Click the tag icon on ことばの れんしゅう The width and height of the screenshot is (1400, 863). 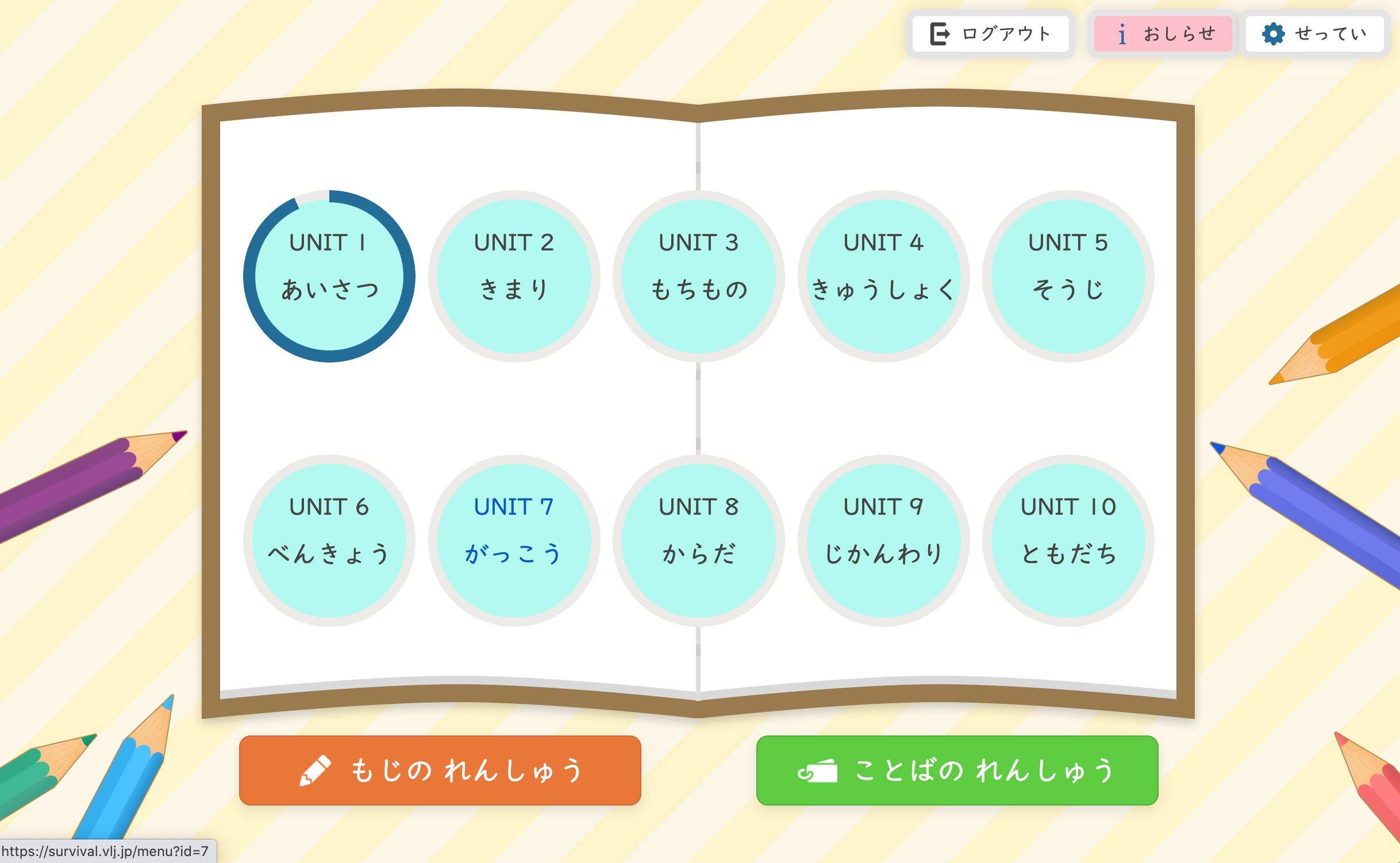818,770
